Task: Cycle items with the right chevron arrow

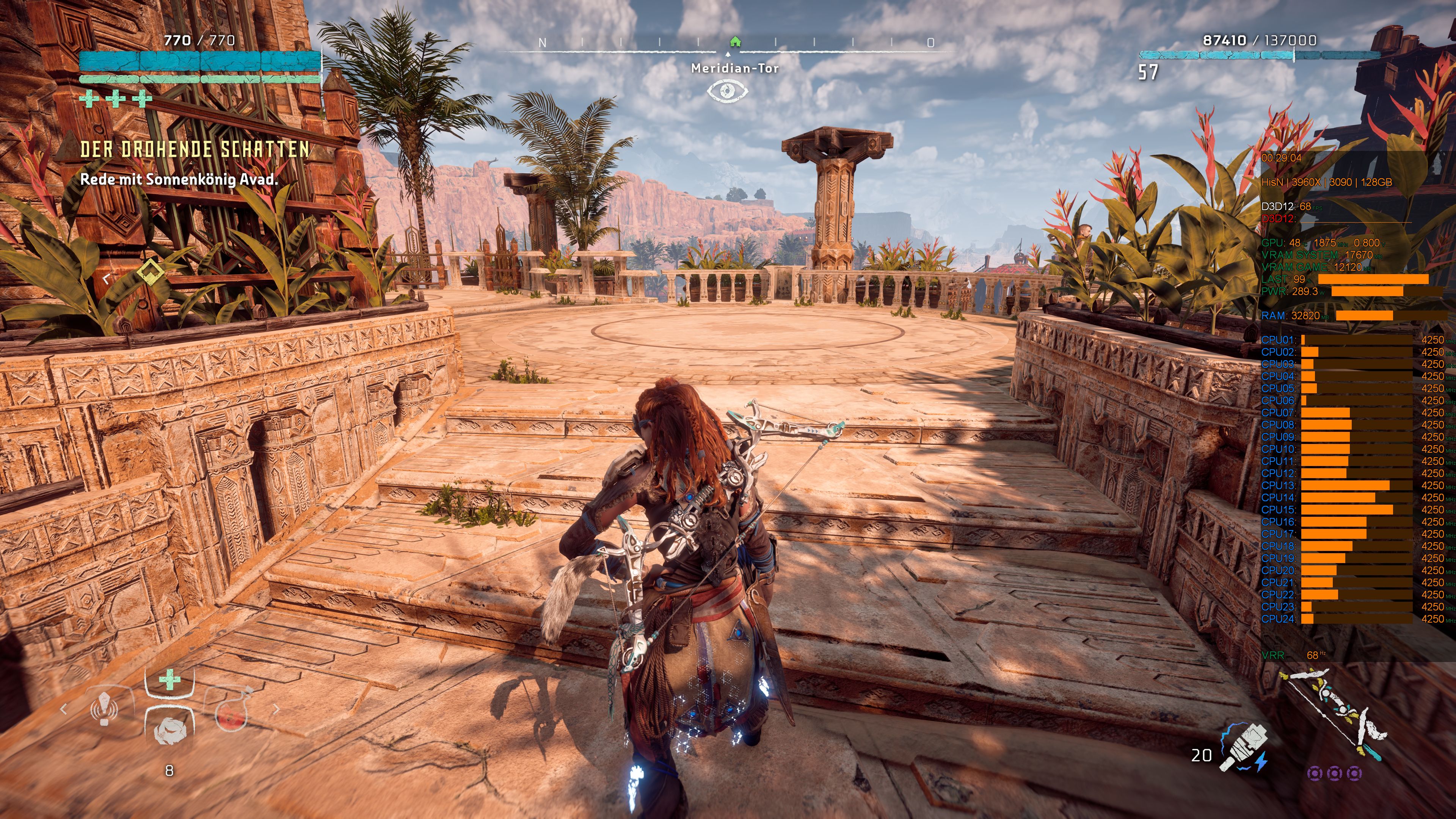Action: tap(277, 709)
